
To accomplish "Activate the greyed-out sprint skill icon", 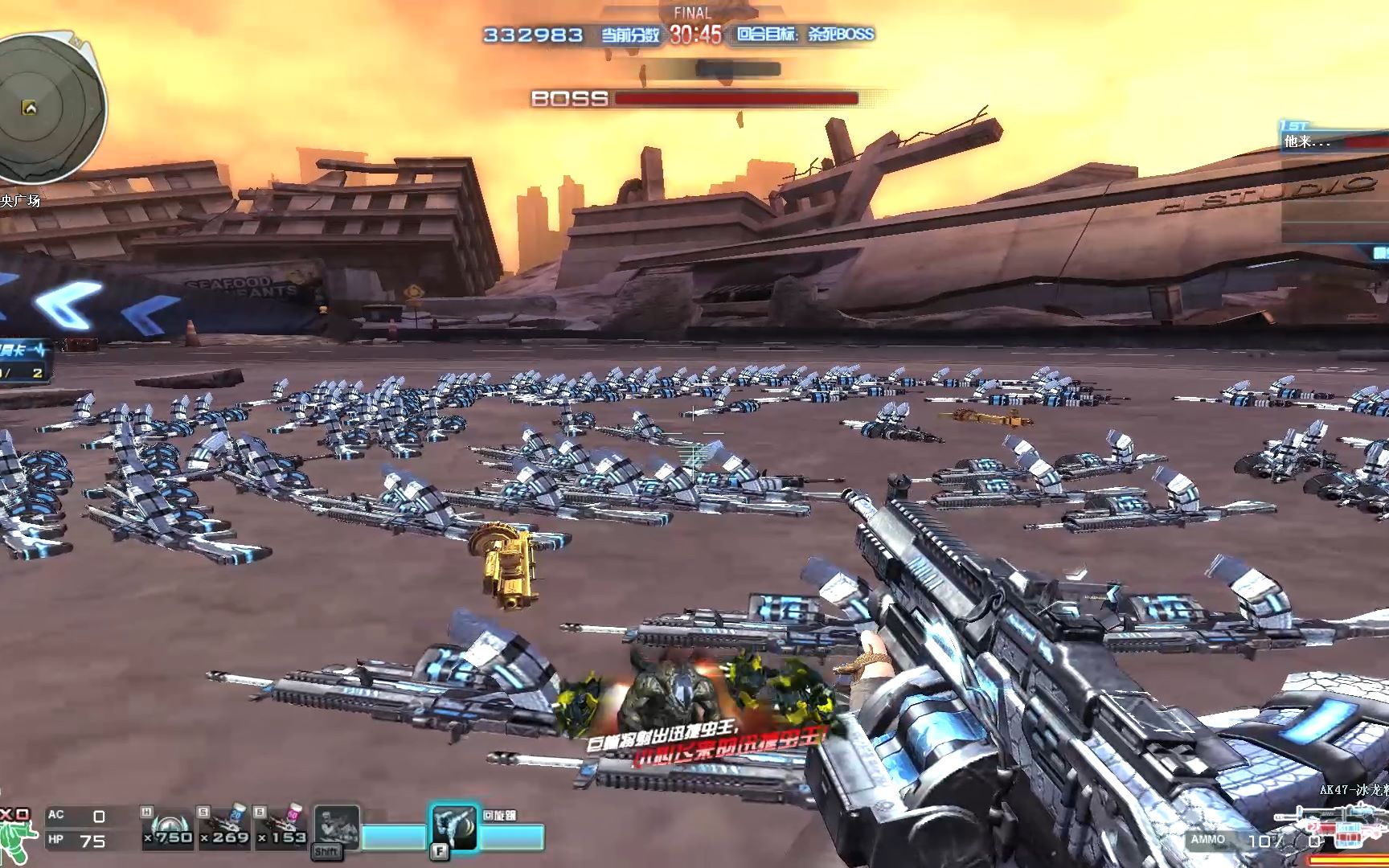I will (336, 829).
